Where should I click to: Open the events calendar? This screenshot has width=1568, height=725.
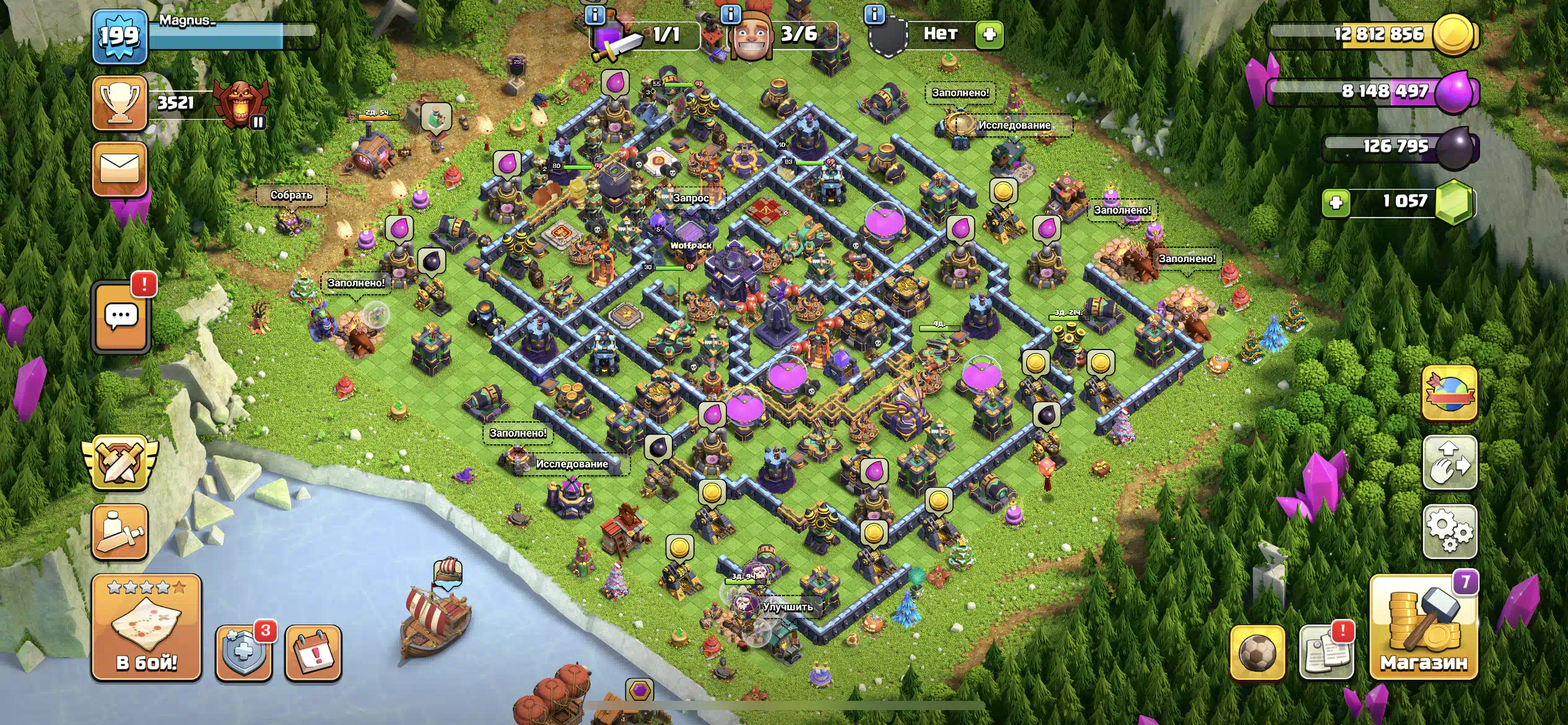313,653
